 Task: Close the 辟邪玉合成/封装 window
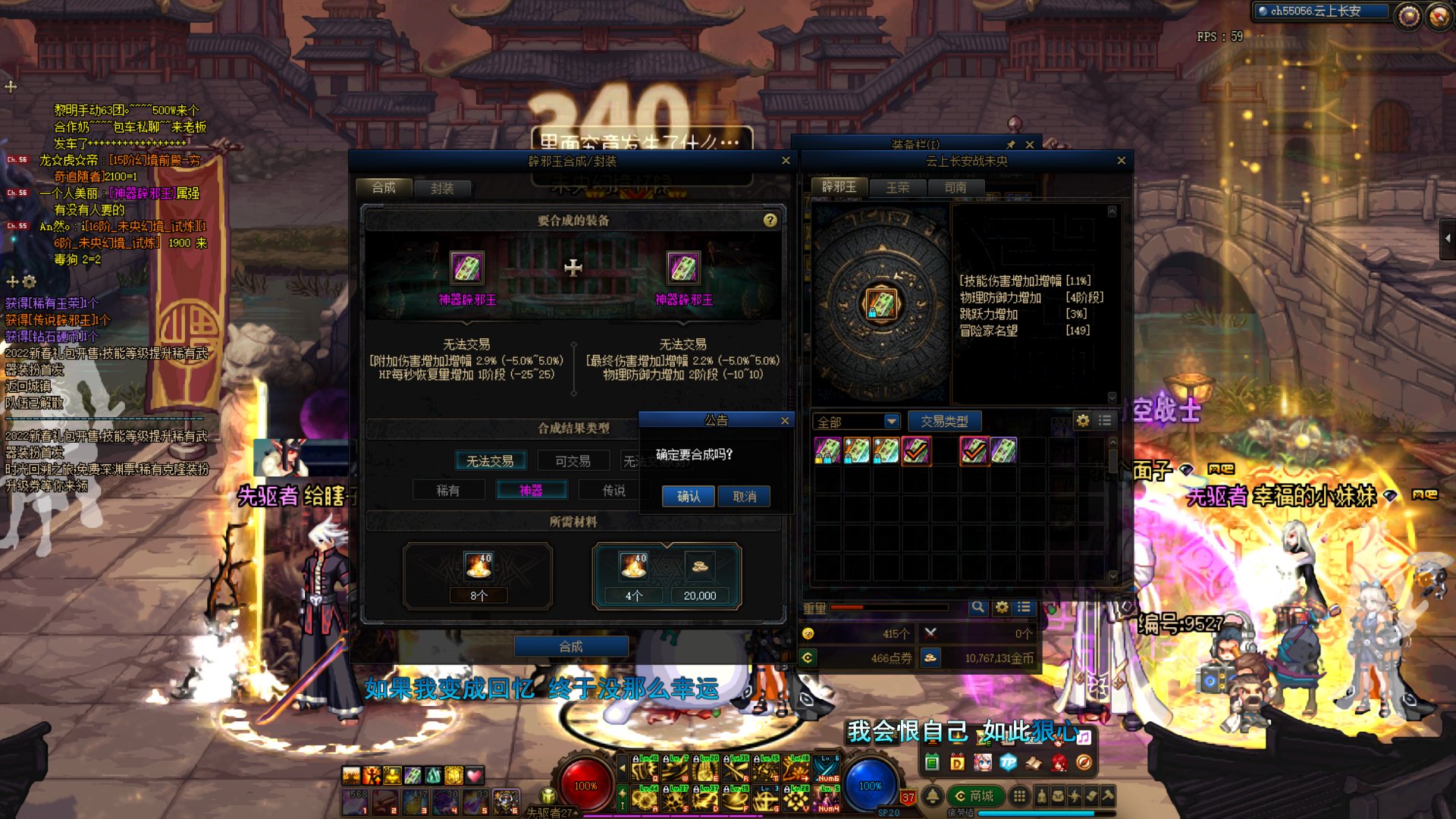point(786,161)
